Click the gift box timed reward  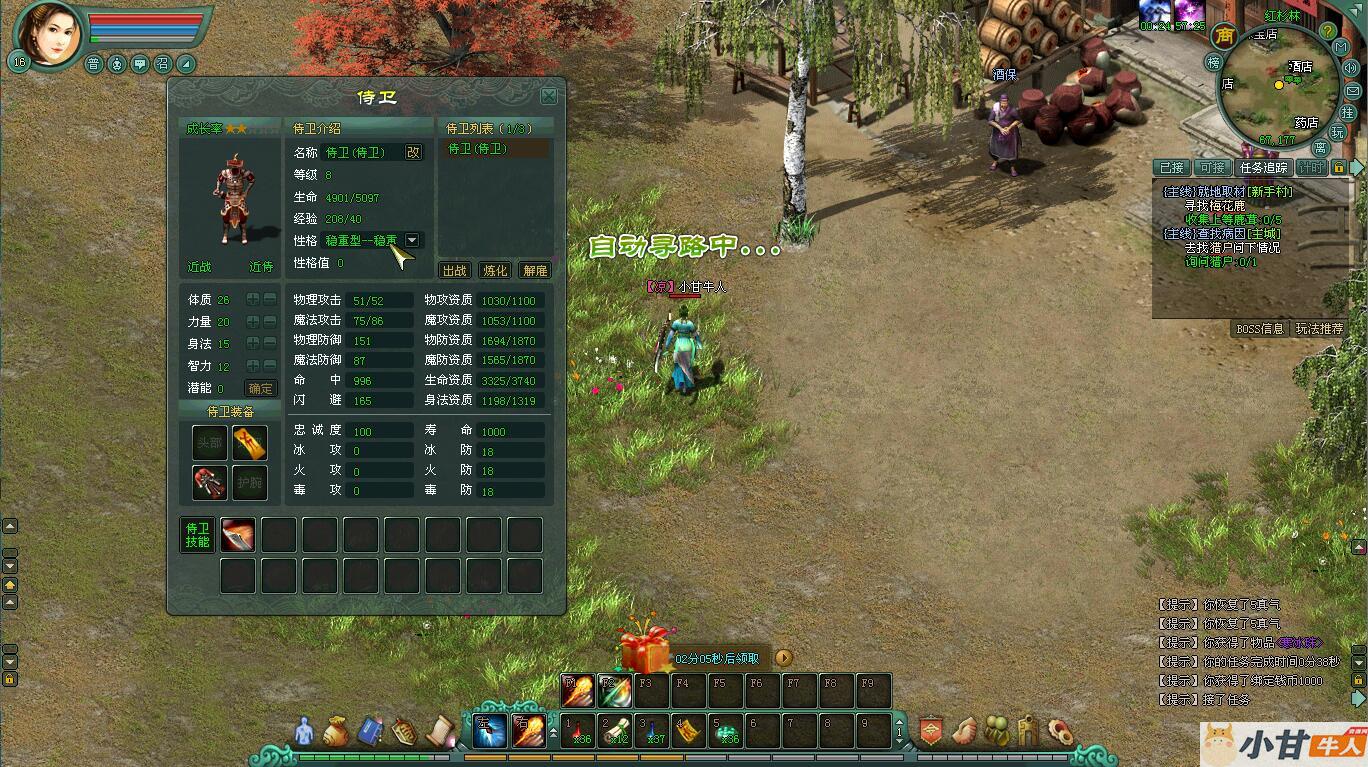coord(645,650)
